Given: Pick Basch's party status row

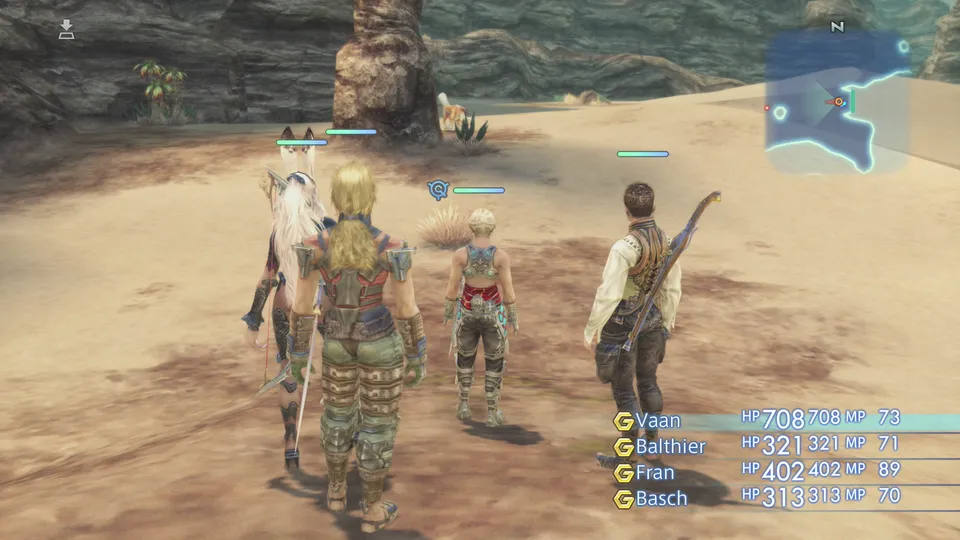Looking at the screenshot, I should click(661, 497).
